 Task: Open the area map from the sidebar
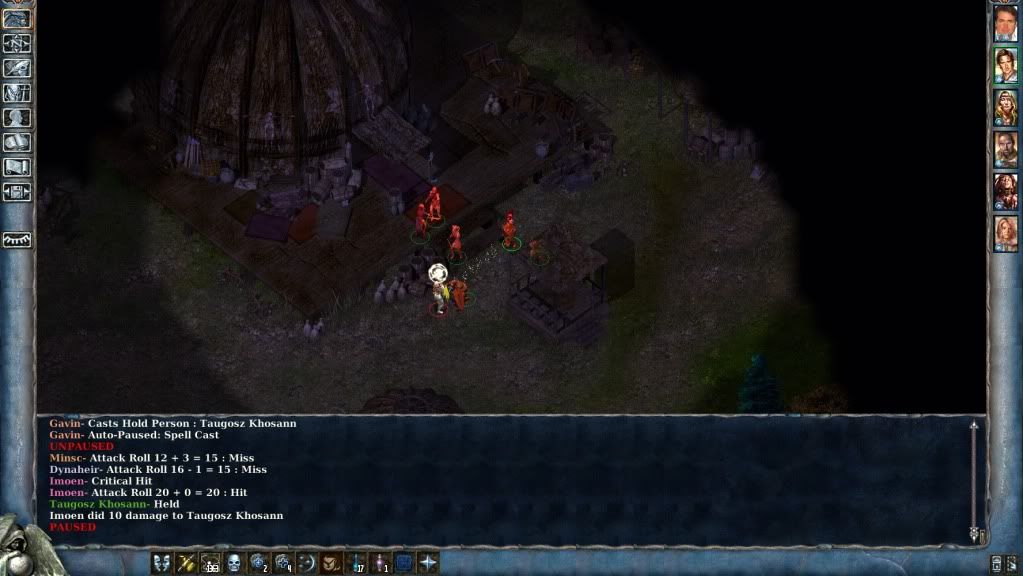click(17, 43)
